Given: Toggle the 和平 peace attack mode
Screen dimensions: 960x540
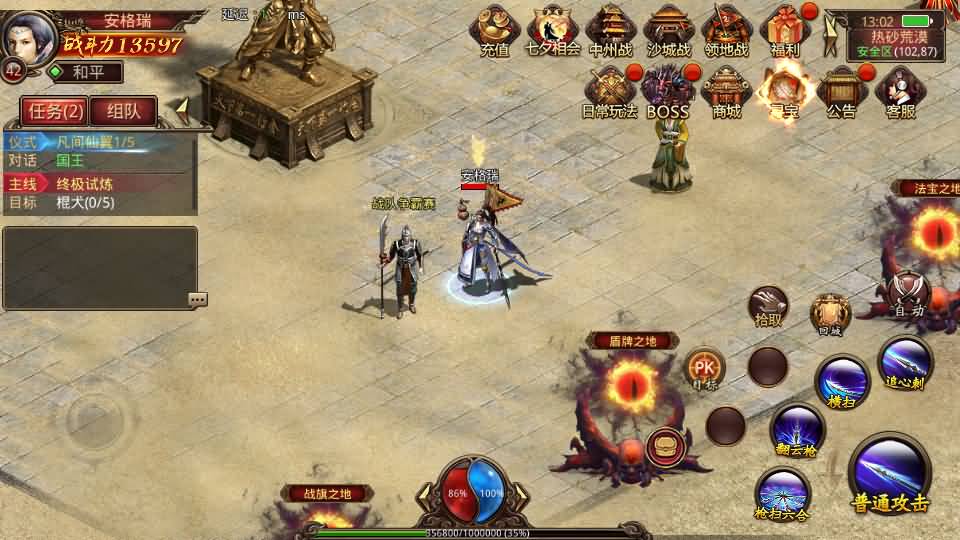Looking at the screenshot, I should 86,72.
